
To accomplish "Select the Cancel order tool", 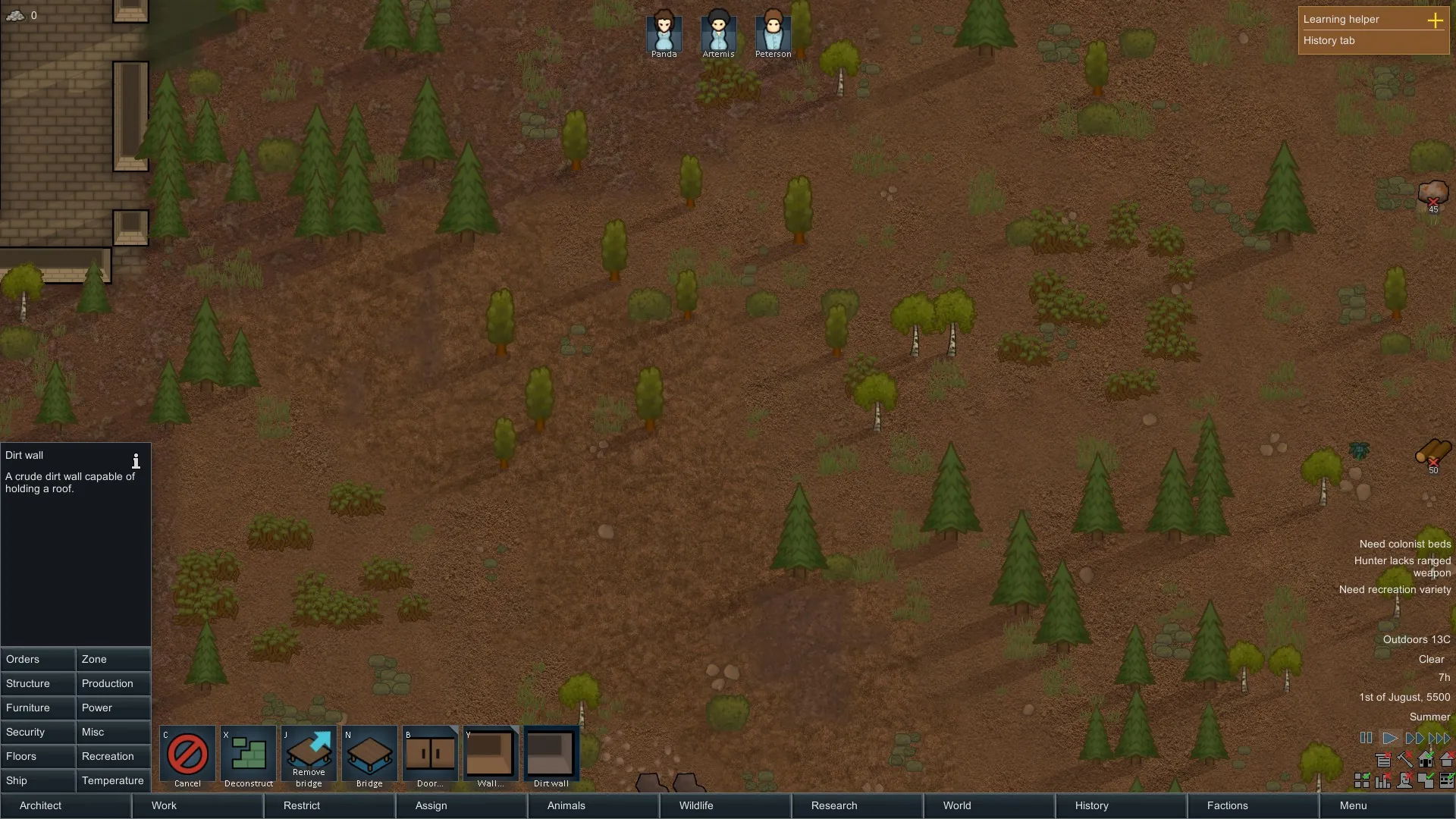I will point(187,756).
